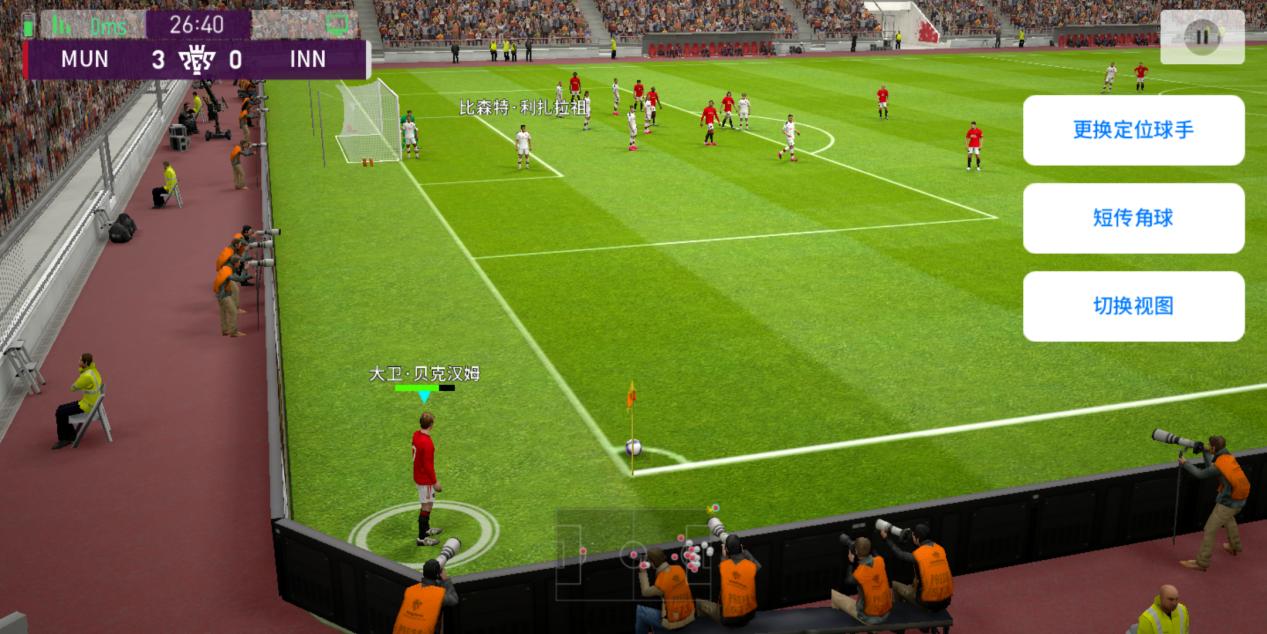The image size is (1267, 634).
Task: Pause the match with the pause button
Action: click(x=1202, y=37)
